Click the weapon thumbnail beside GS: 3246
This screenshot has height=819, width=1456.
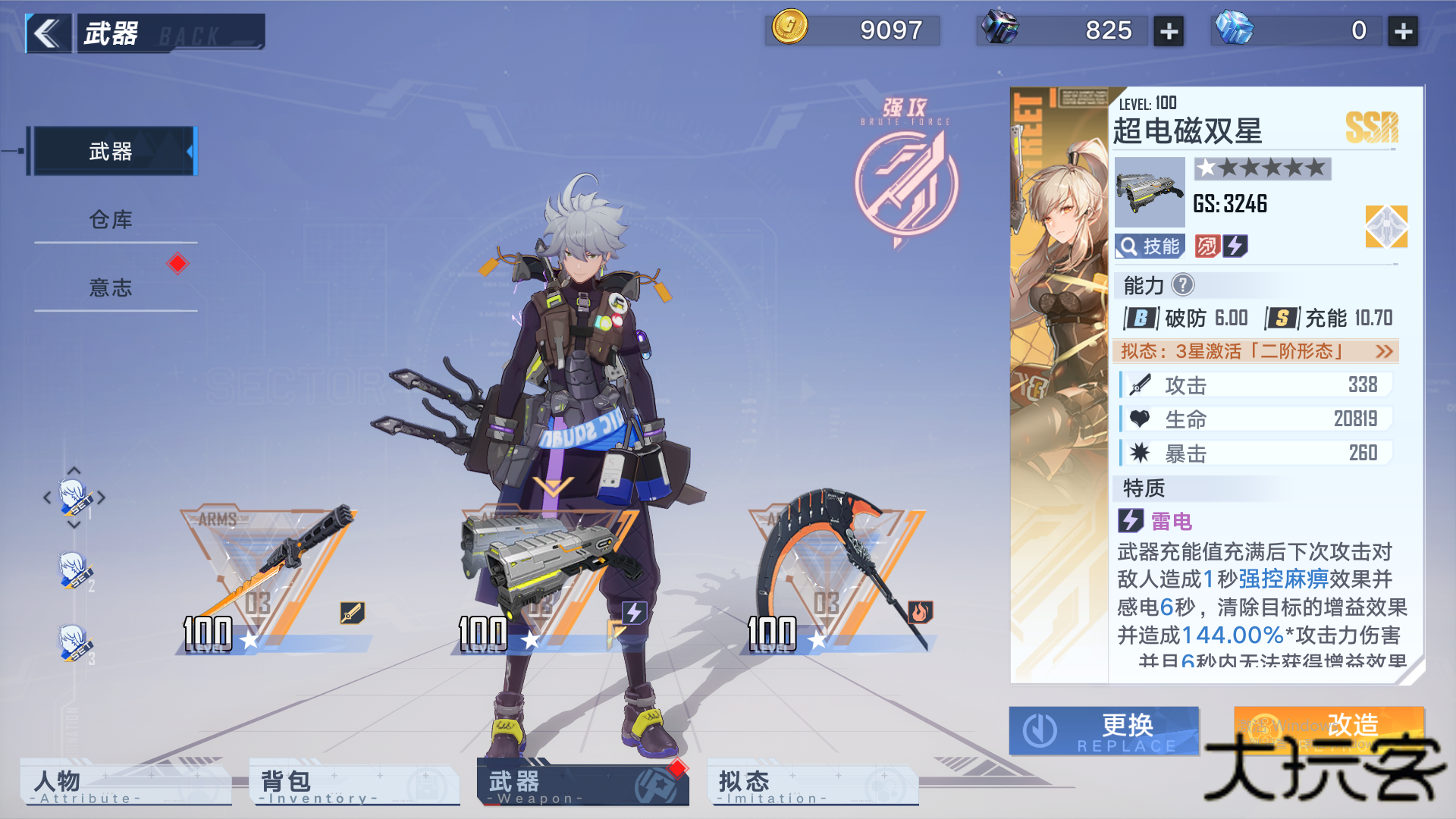pyautogui.click(x=1148, y=193)
